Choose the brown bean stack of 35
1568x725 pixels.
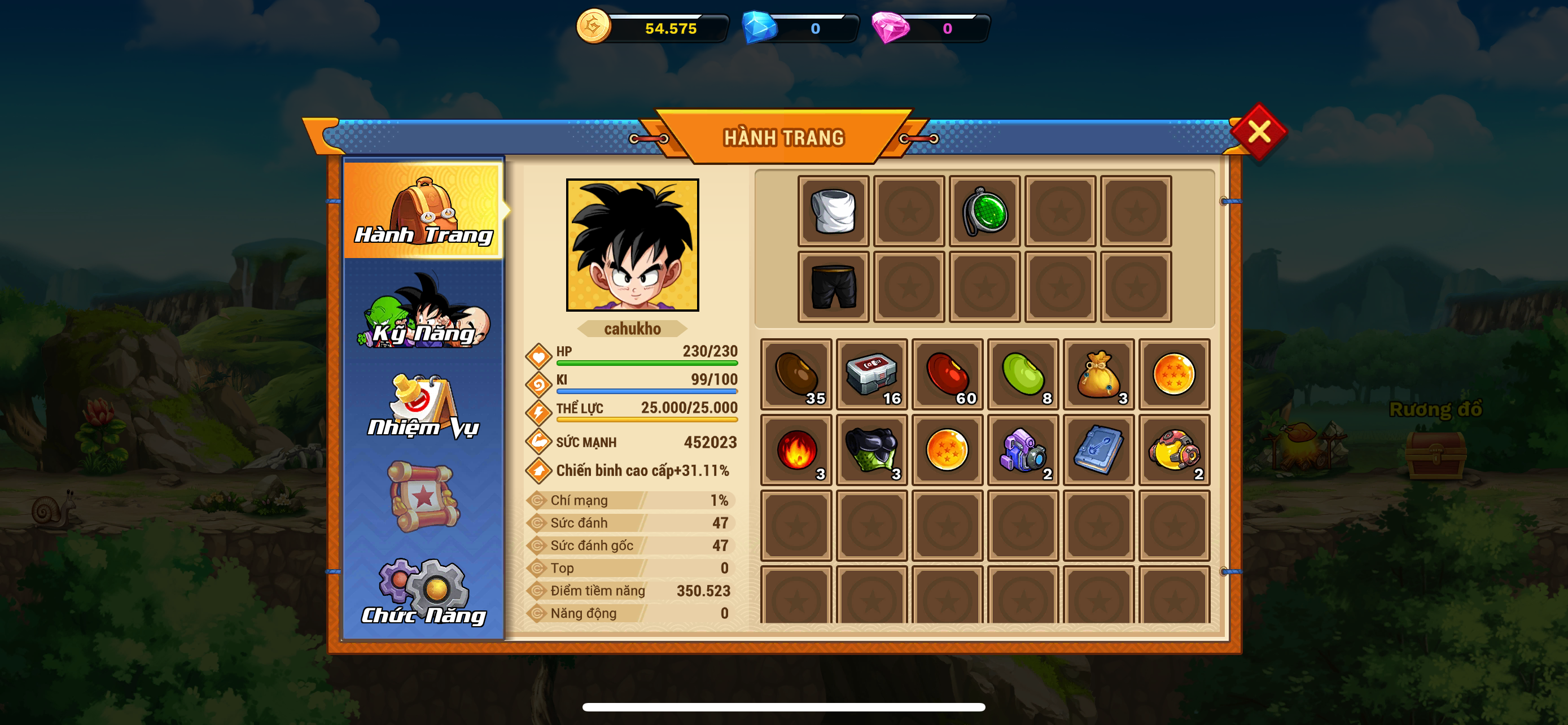click(796, 374)
